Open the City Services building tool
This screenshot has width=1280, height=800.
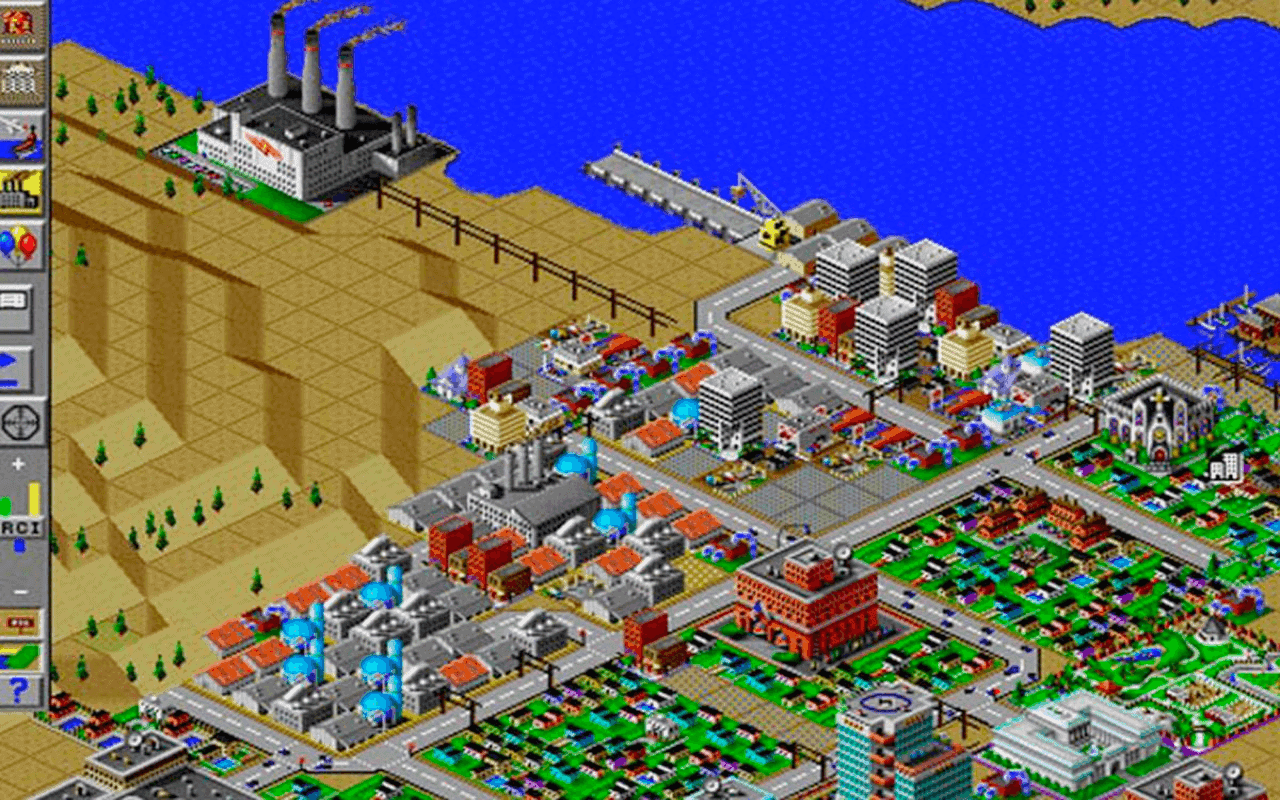click(x=18, y=78)
